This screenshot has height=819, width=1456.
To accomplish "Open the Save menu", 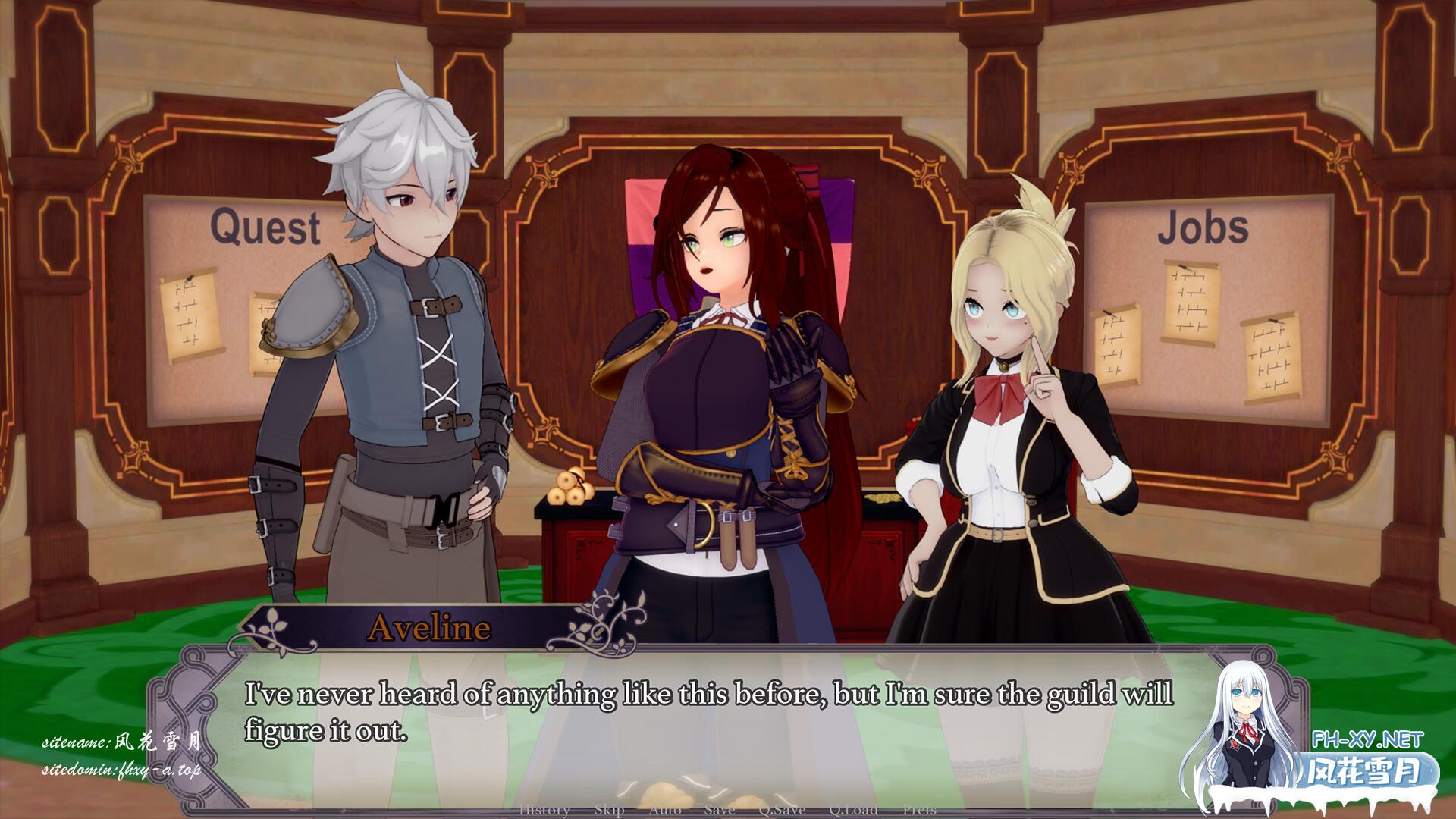I will [x=719, y=810].
